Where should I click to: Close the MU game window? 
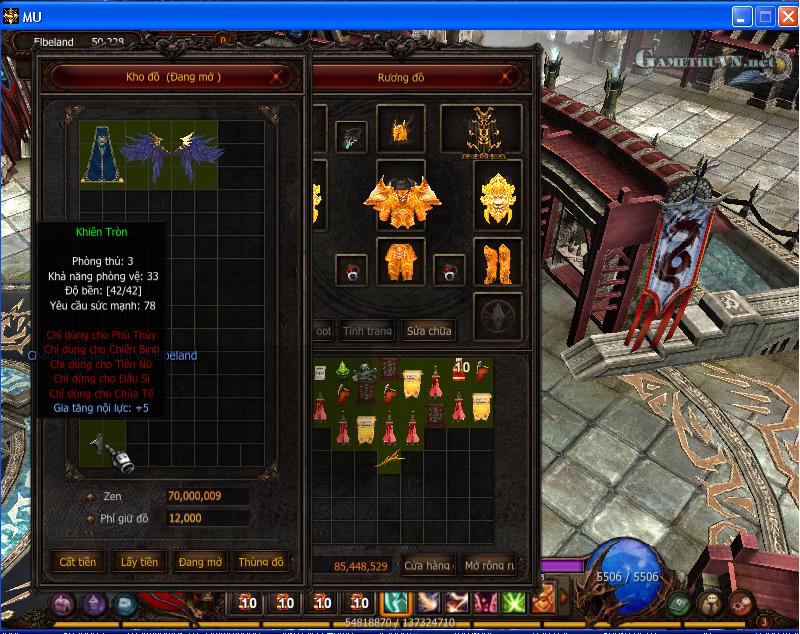tap(785, 16)
